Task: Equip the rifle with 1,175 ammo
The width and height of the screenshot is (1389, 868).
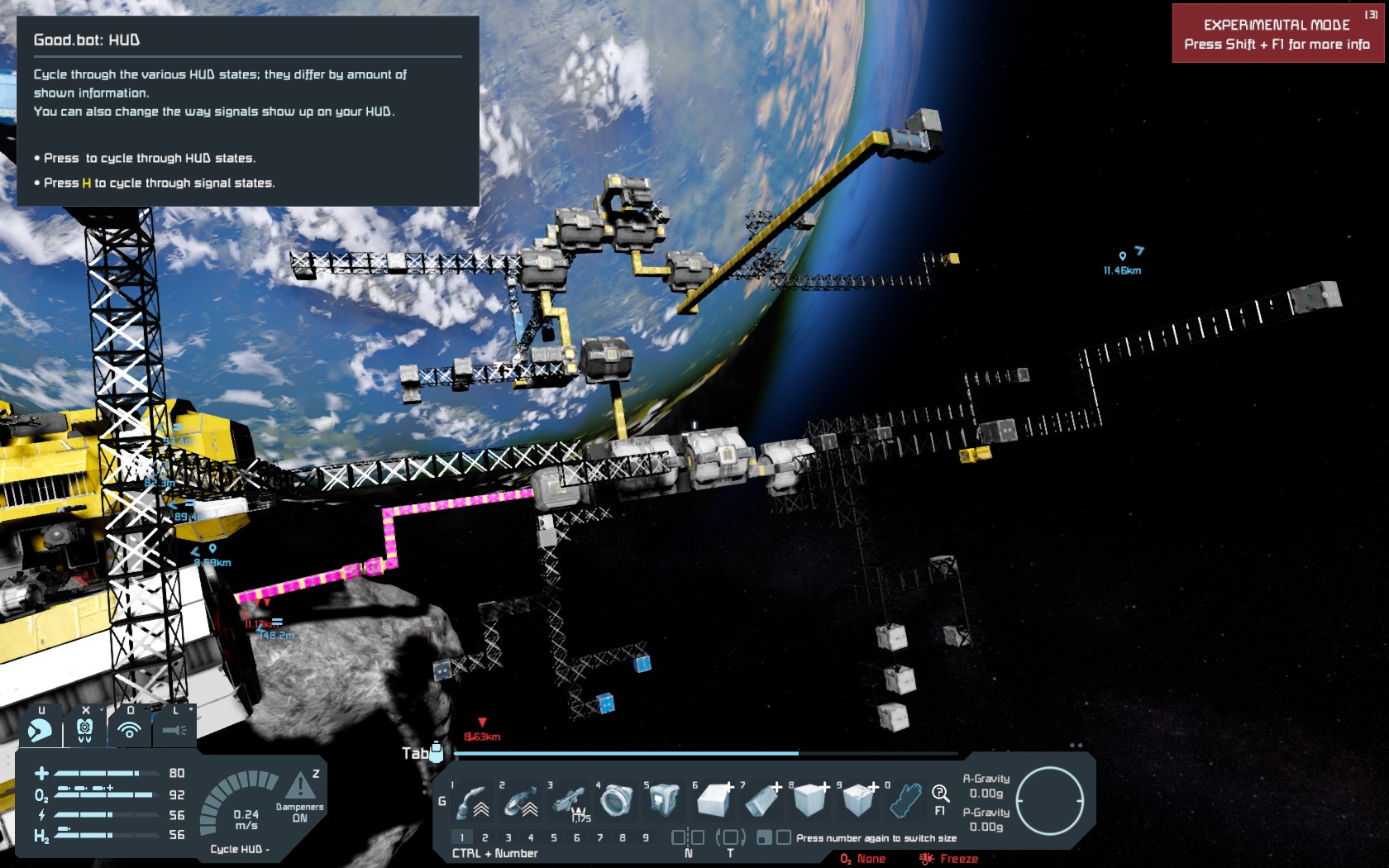Action: (571, 801)
